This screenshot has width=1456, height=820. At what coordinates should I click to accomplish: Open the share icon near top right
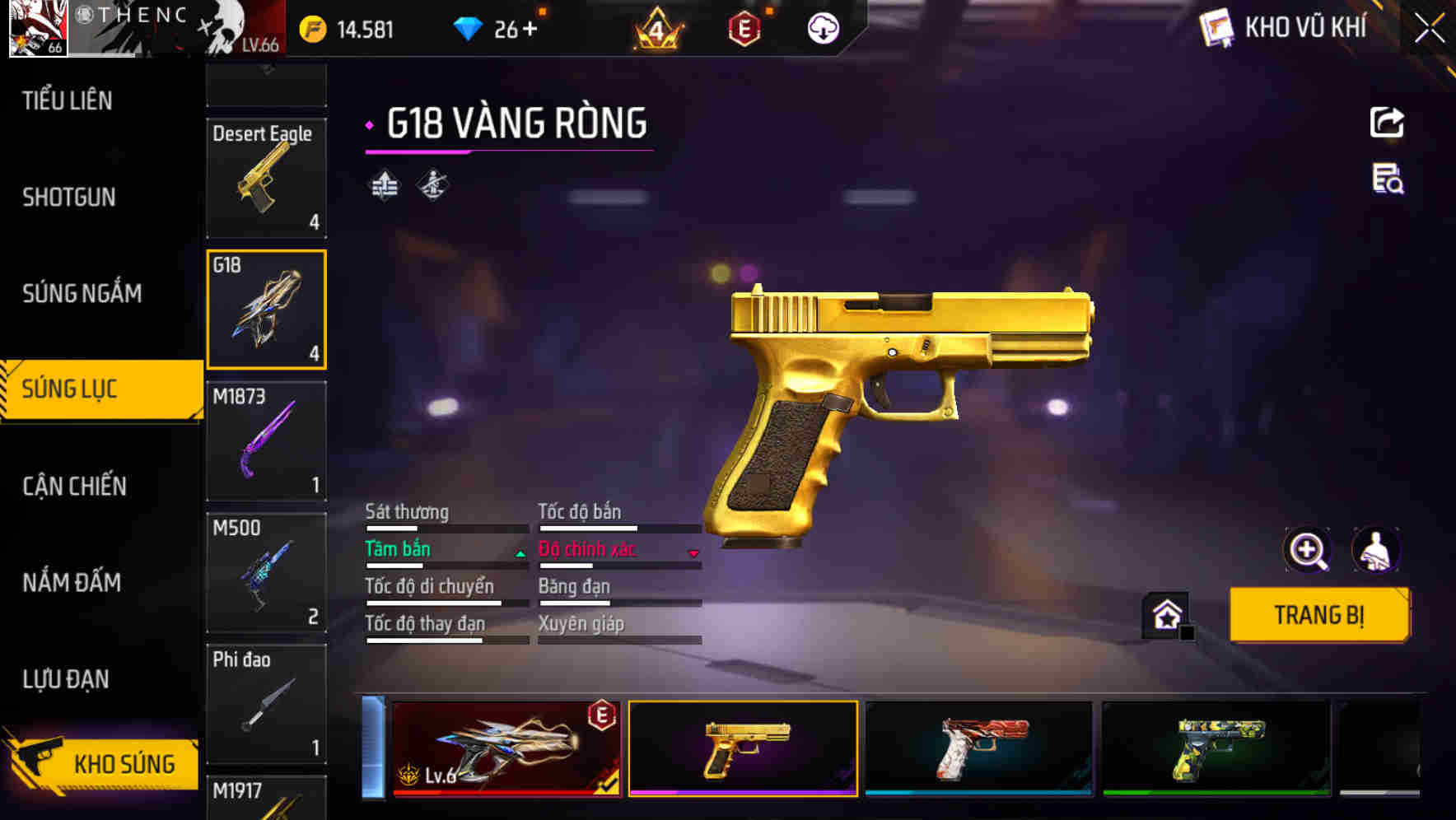coord(1388,122)
